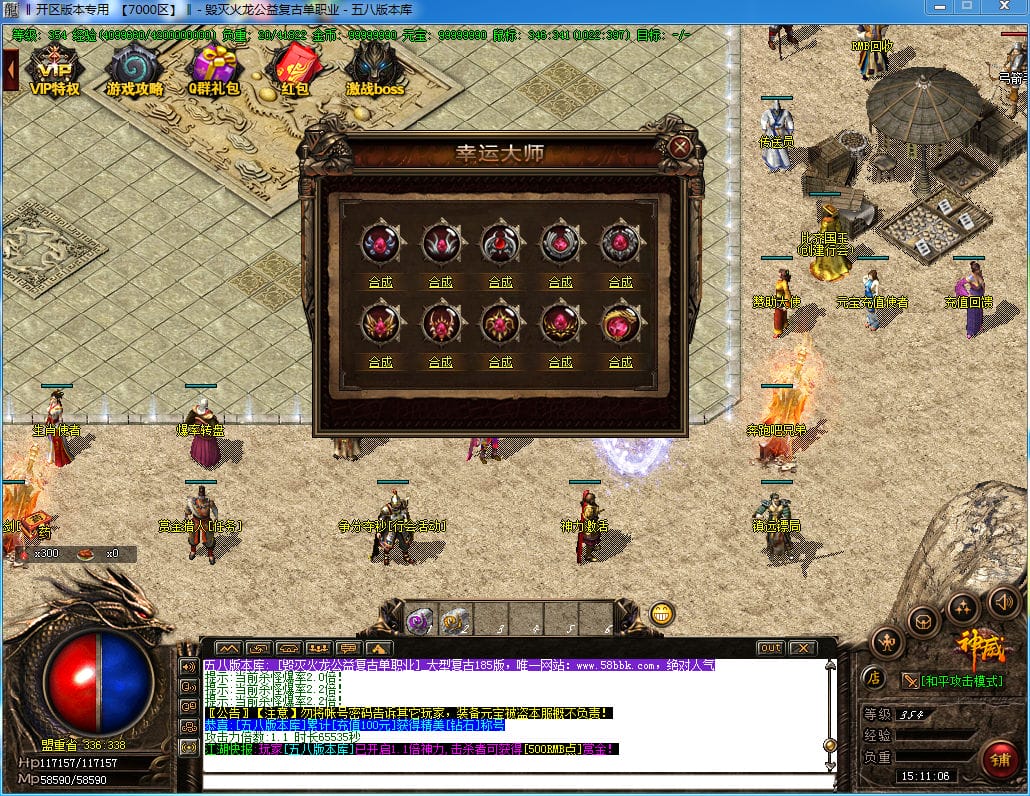Use the first hotbar slot item

[x=420, y=620]
